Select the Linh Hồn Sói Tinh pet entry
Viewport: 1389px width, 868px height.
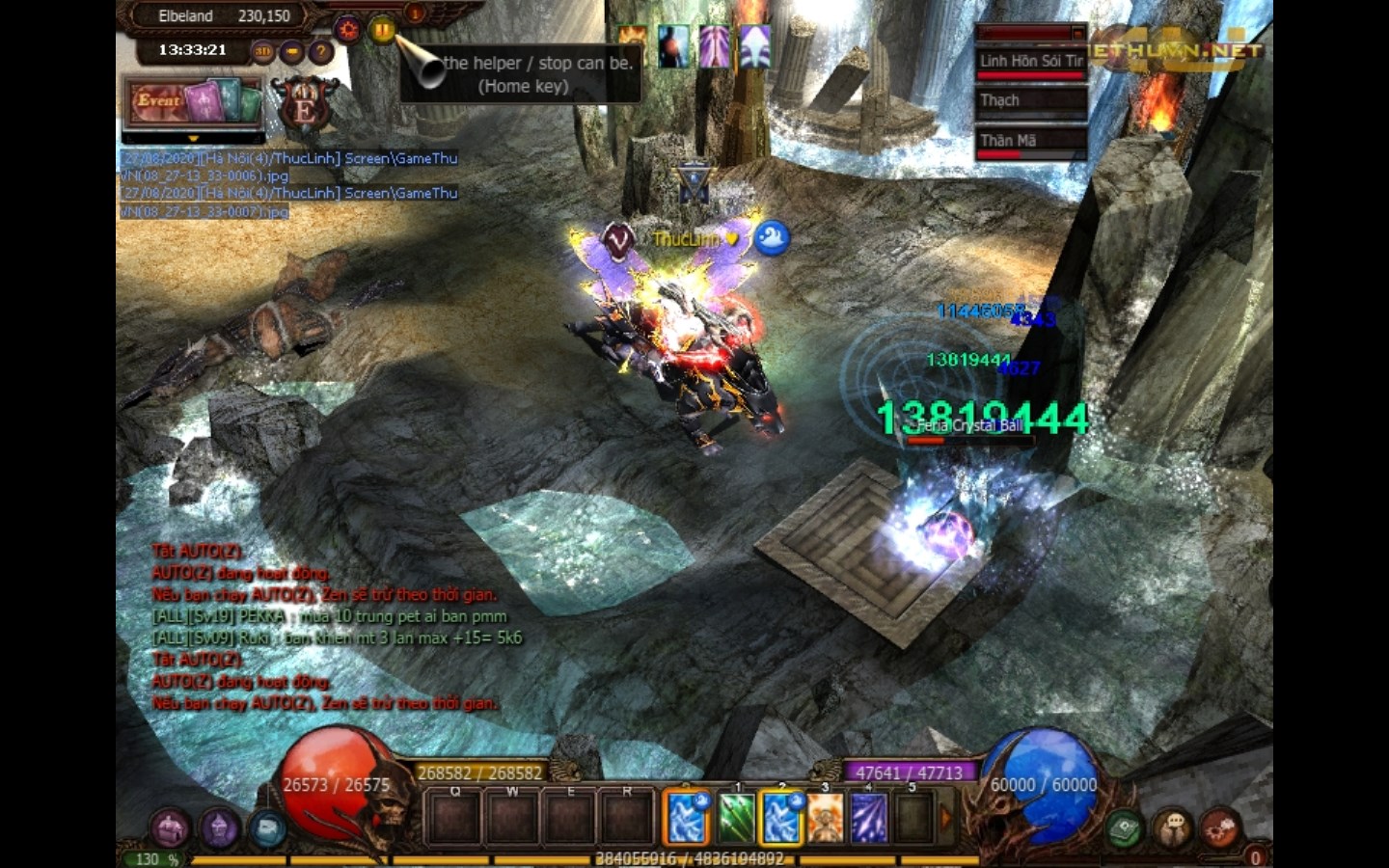[x=1030, y=62]
